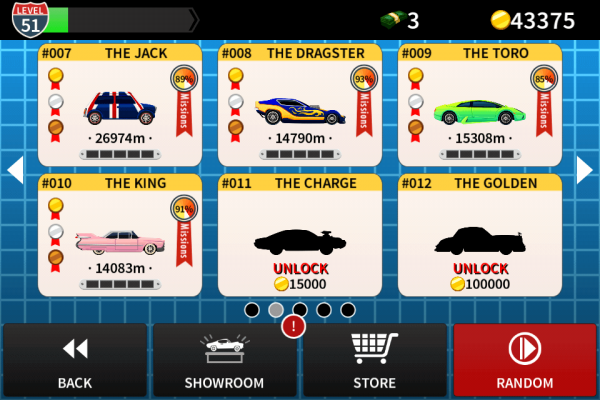View The King's Missions ribbon
Screen dimensions: 600x400
(x=184, y=235)
